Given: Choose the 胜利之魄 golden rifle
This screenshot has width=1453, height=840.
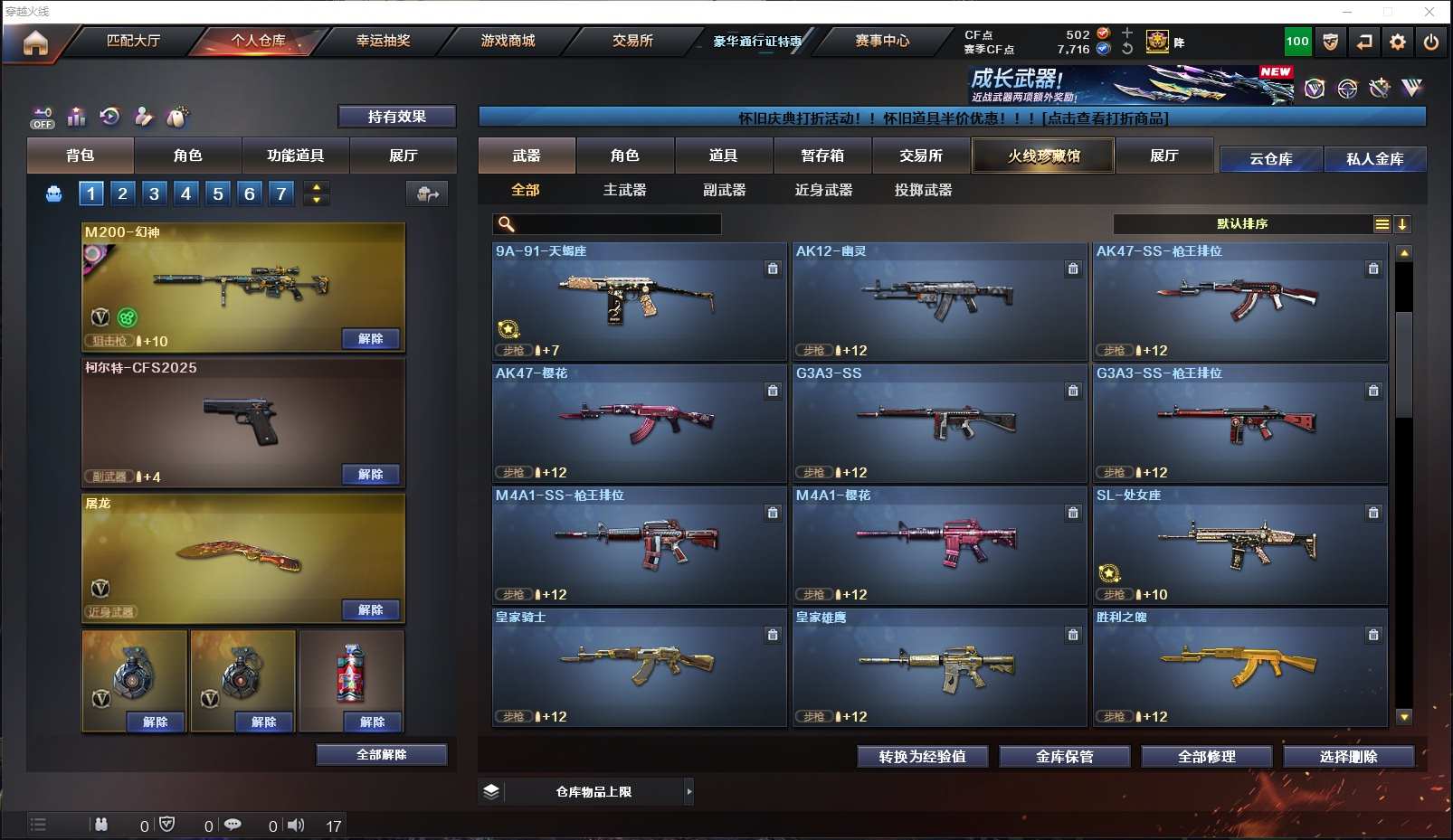Looking at the screenshot, I should pos(1239,666).
